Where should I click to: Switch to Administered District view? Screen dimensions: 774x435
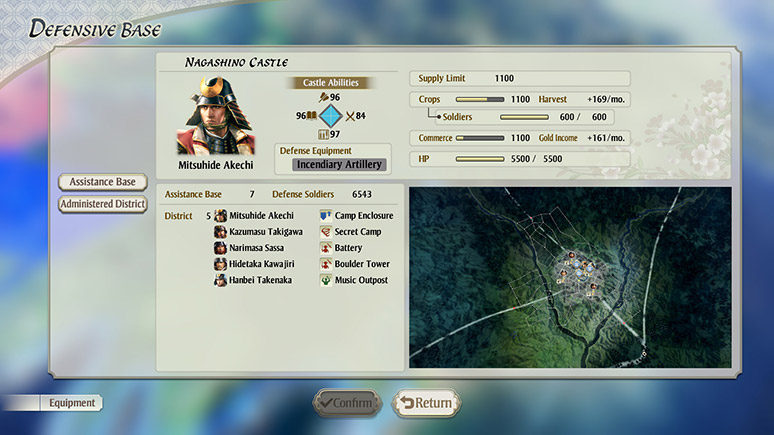pos(103,204)
